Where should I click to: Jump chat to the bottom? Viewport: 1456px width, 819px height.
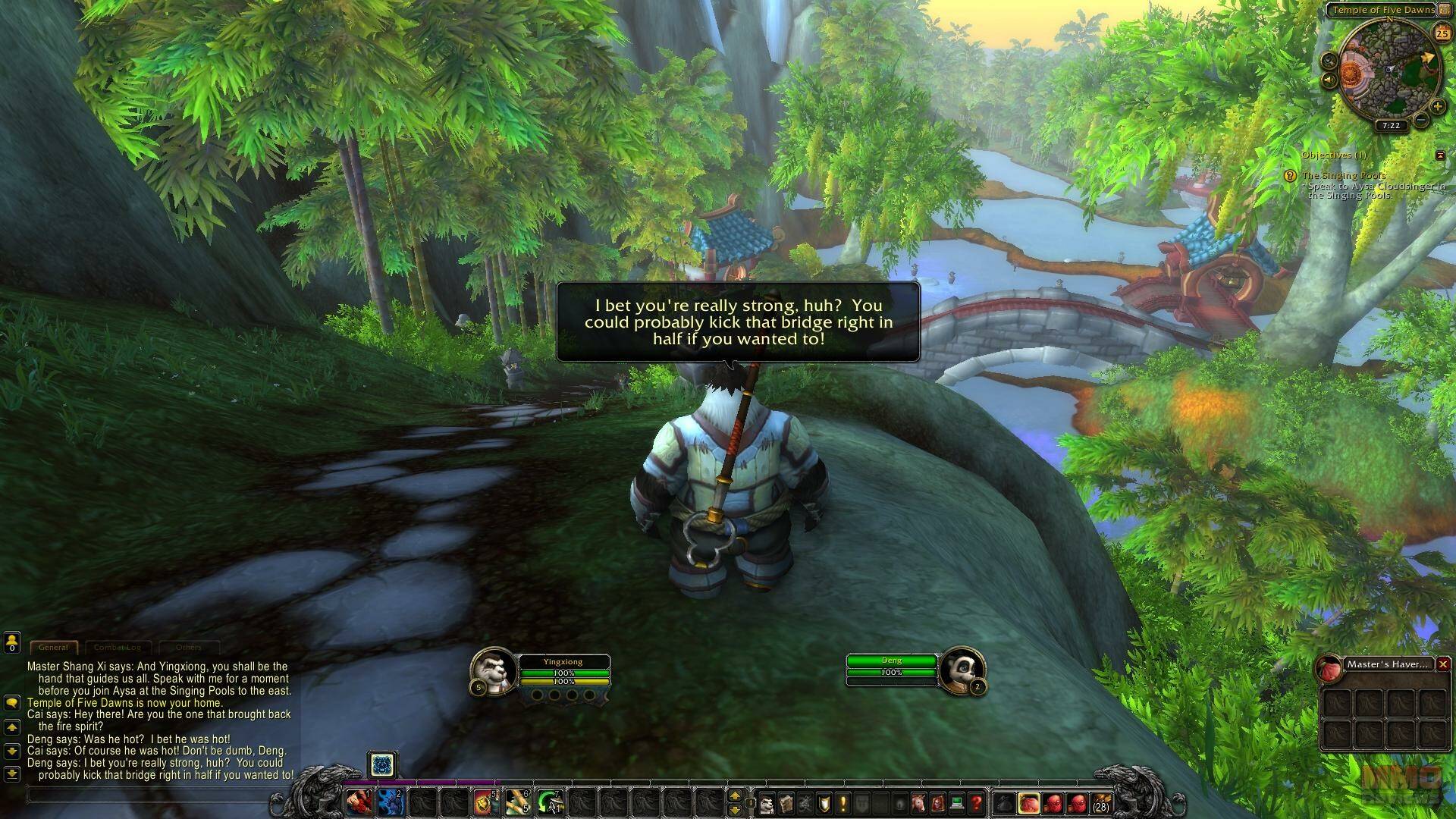[11, 774]
